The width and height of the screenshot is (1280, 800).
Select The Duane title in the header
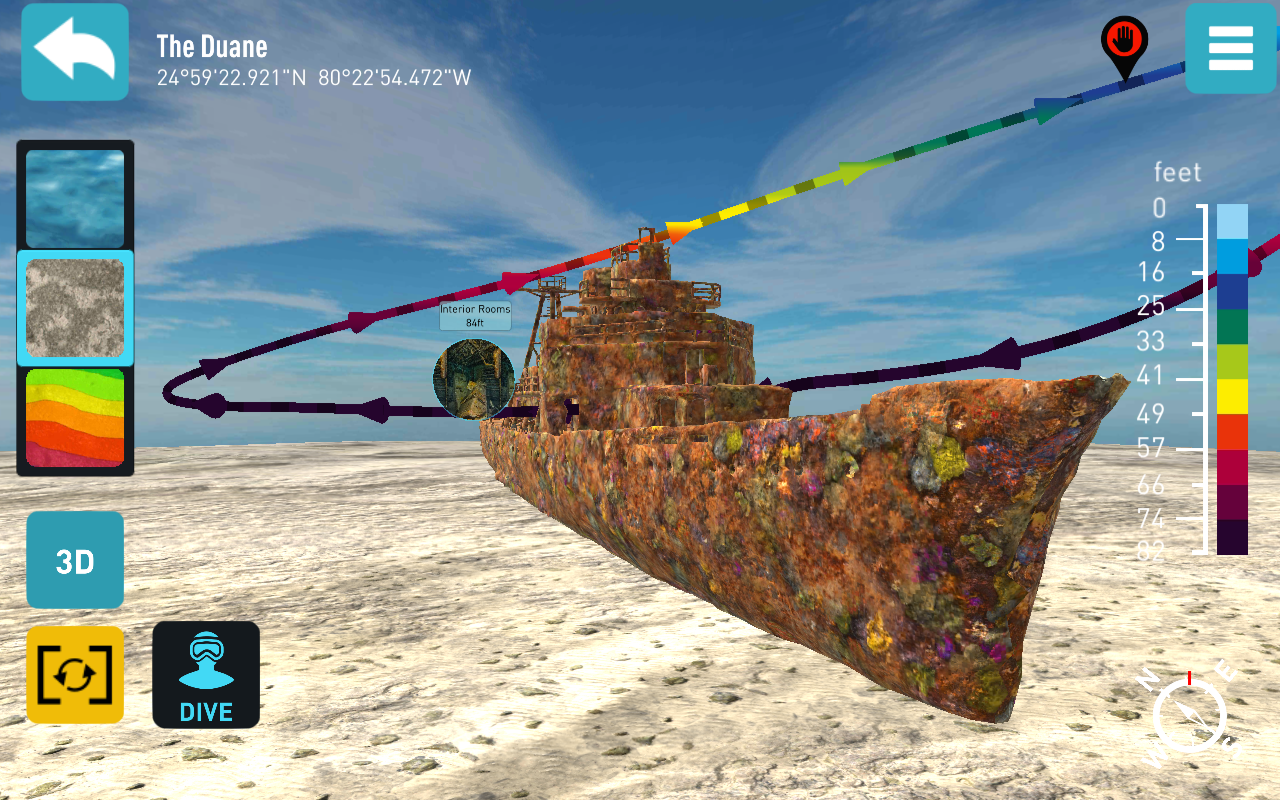point(212,46)
